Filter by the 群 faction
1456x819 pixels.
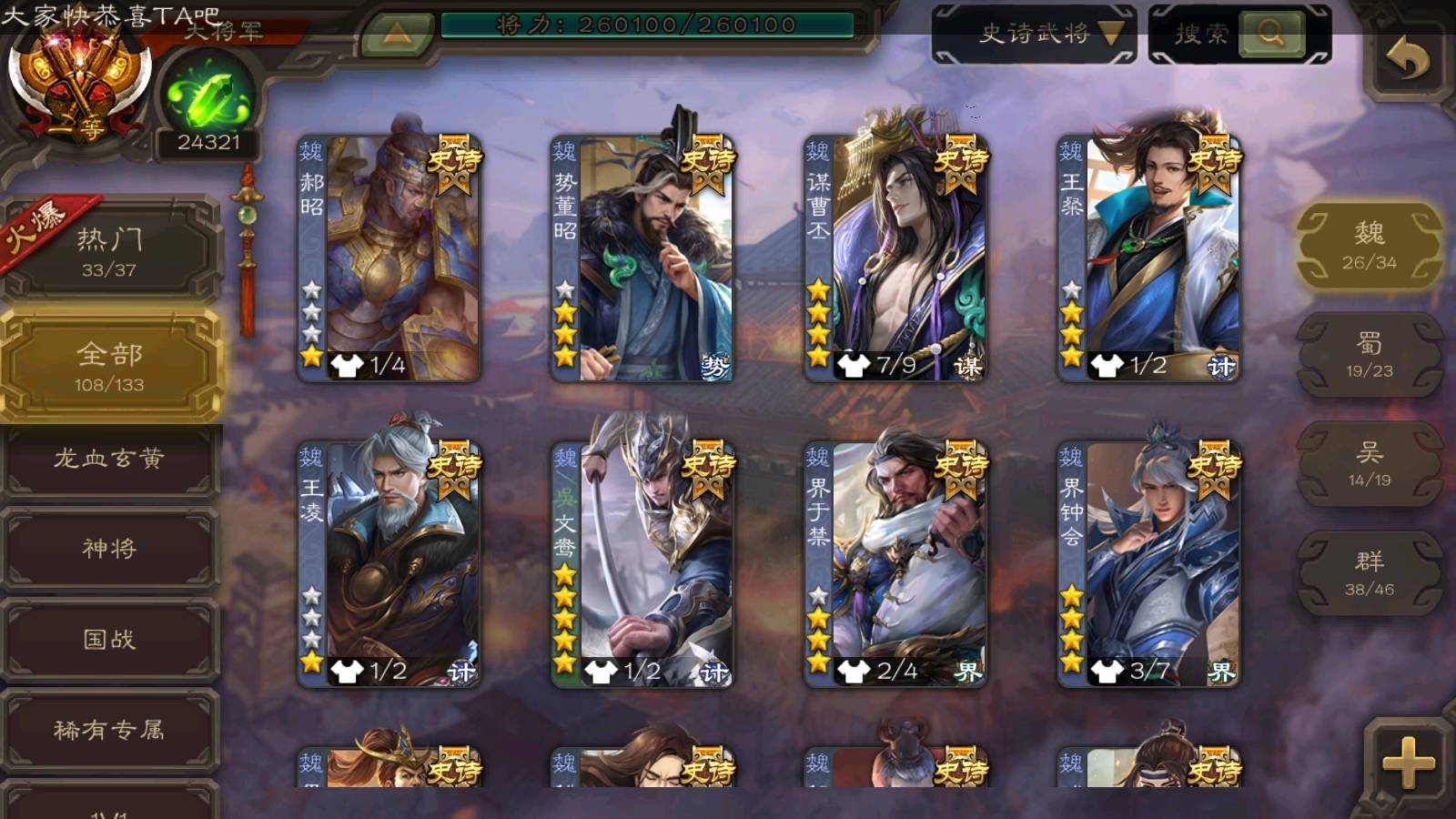1369,573
